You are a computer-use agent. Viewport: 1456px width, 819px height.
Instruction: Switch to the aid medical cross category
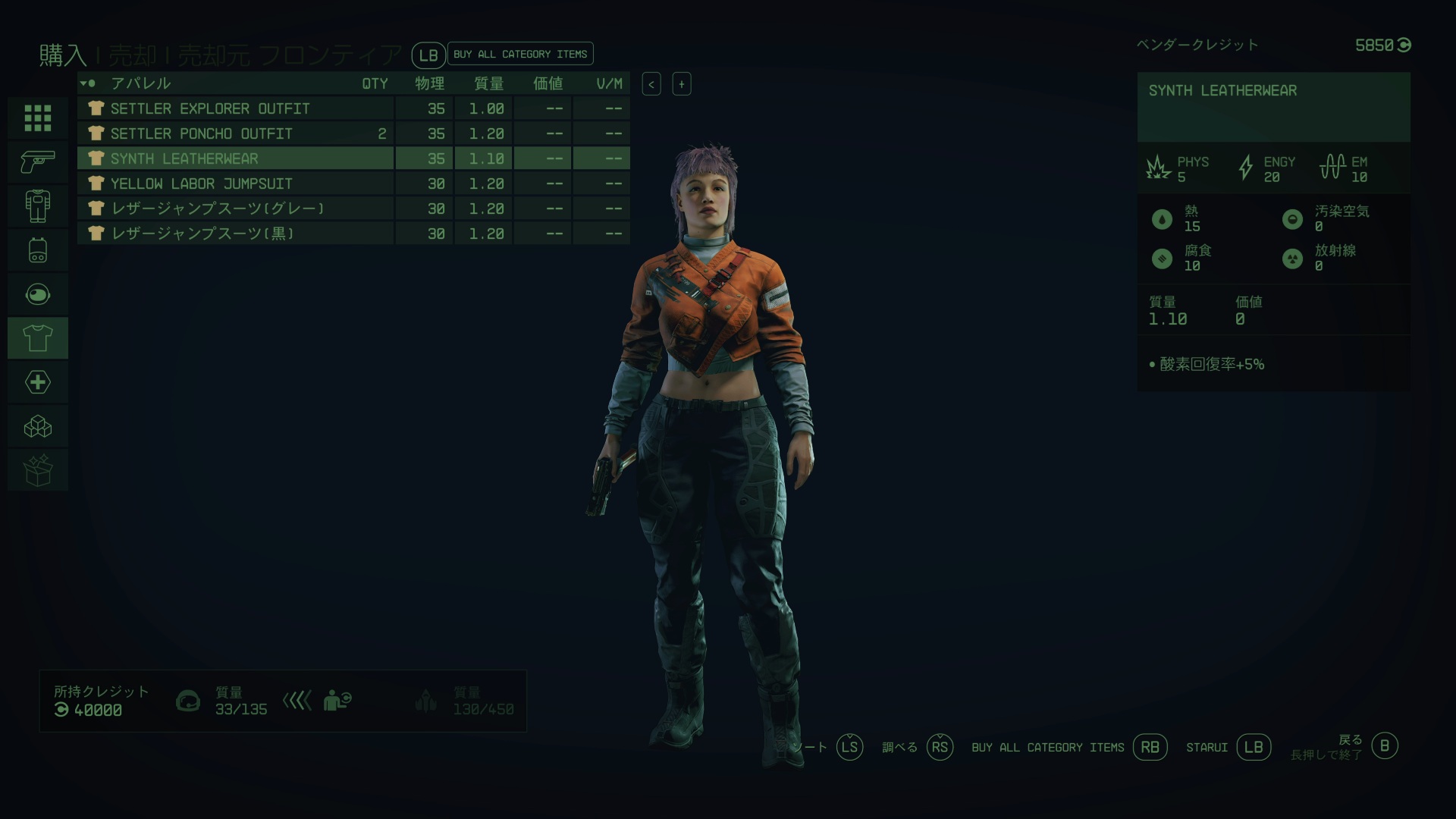click(x=38, y=381)
